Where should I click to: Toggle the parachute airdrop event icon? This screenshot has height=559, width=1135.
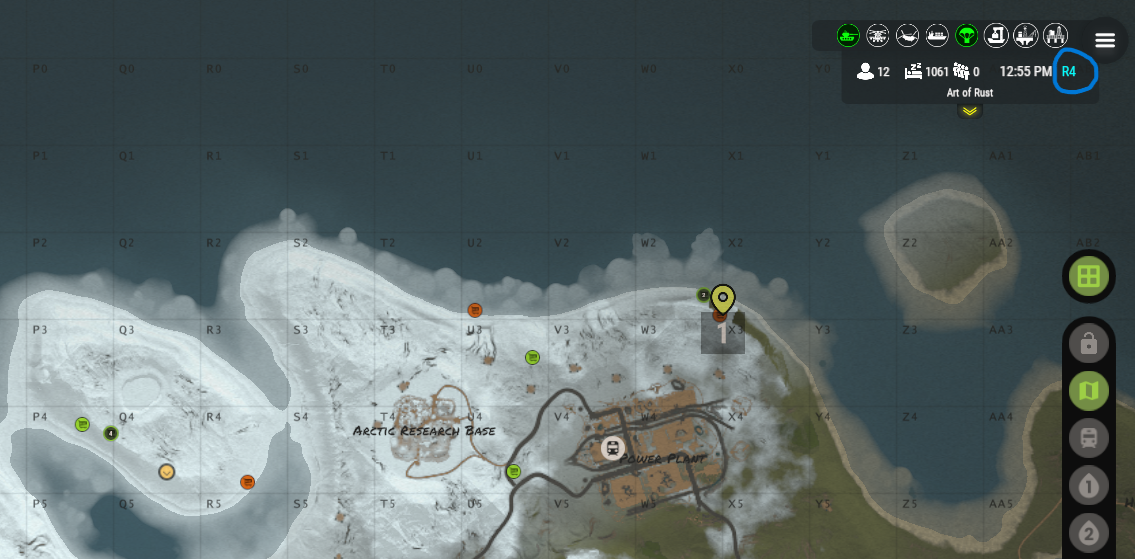(966, 36)
